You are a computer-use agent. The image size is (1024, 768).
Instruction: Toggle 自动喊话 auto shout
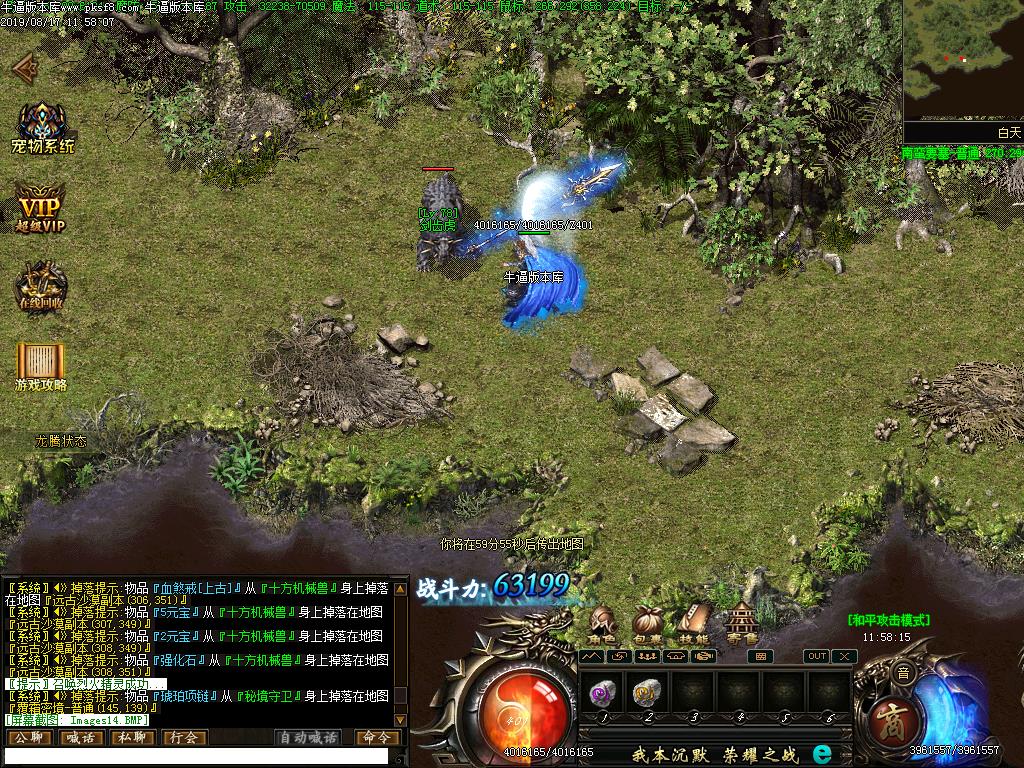[308, 737]
